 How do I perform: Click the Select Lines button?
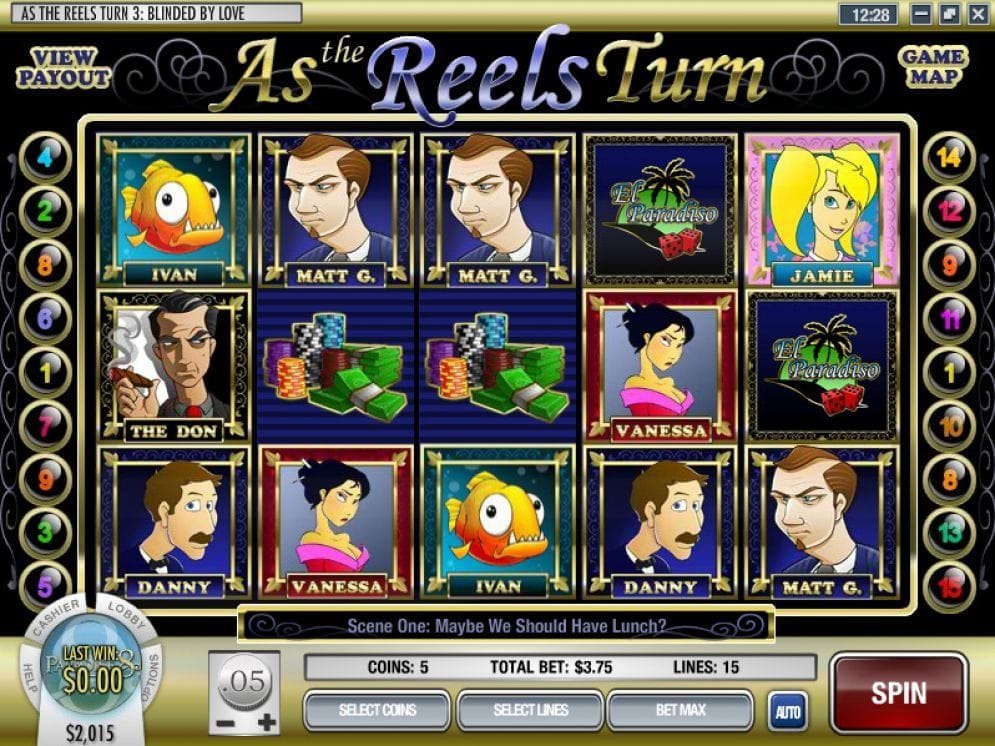point(530,710)
